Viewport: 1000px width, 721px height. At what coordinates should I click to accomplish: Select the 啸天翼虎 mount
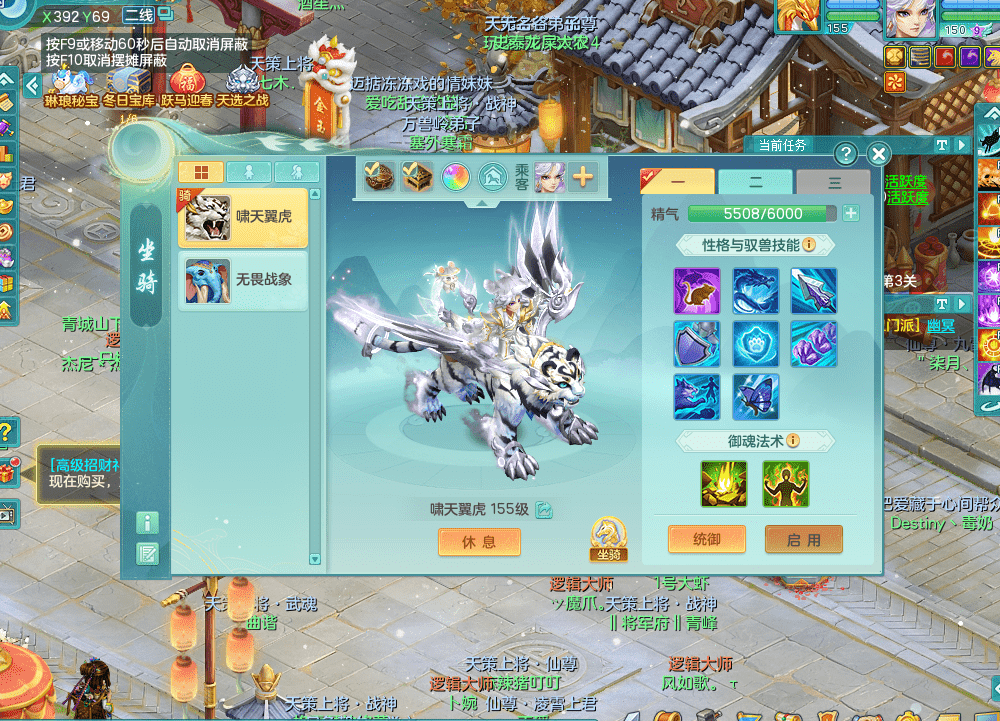coord(242,216)
